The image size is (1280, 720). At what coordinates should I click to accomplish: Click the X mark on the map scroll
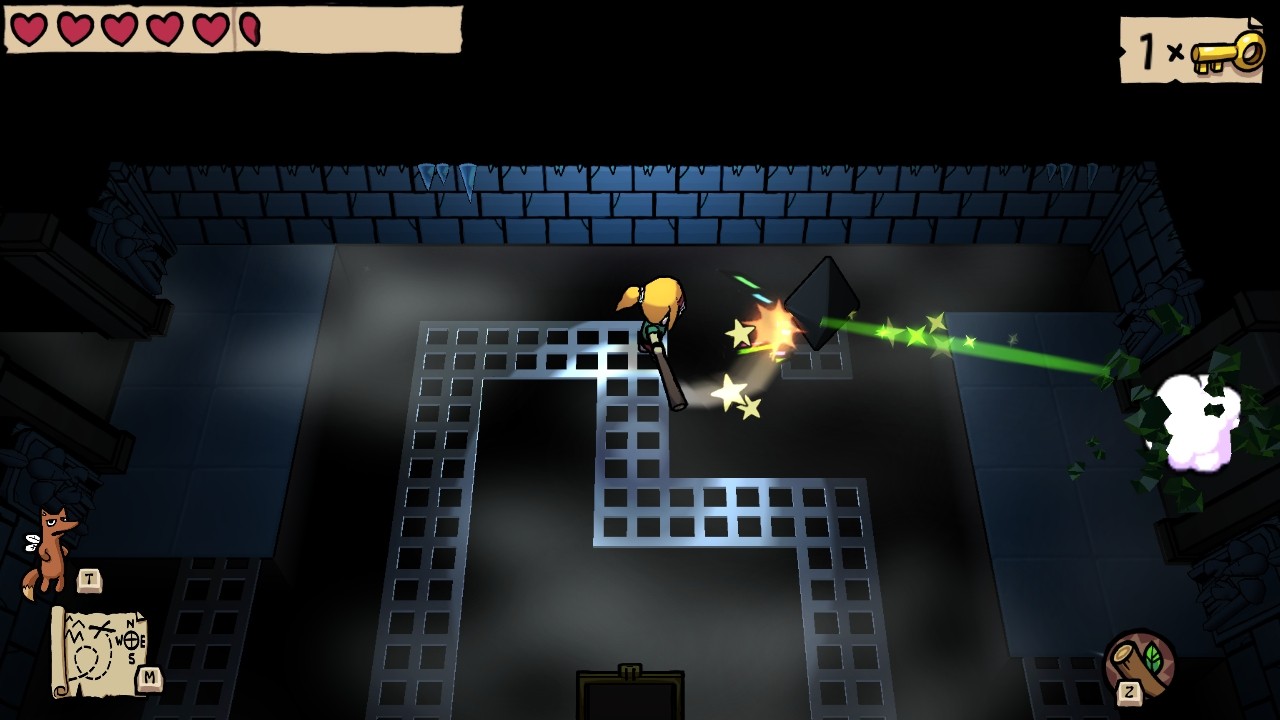[x=101, y=627]
